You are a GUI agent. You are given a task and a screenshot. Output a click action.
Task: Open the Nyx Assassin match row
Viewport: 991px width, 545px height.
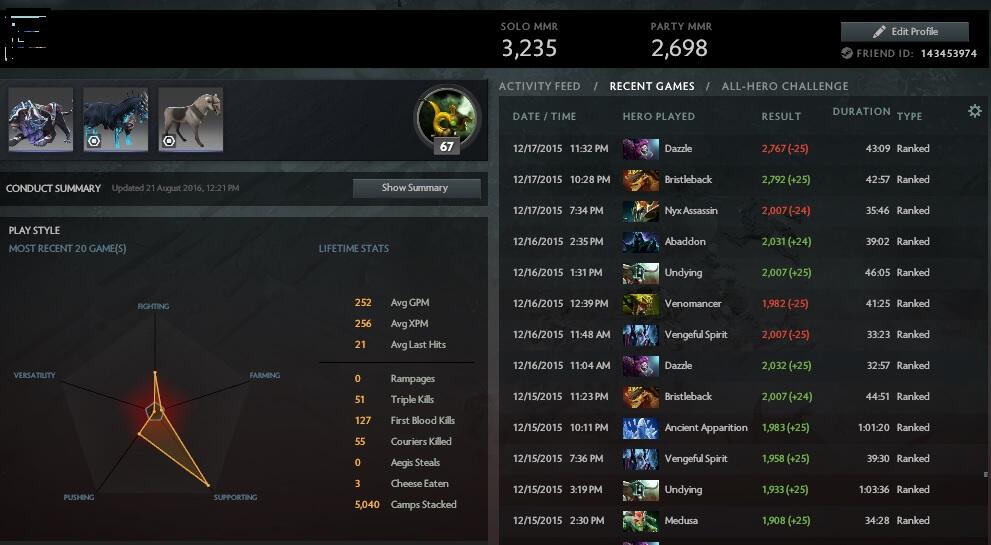point(740,211)
